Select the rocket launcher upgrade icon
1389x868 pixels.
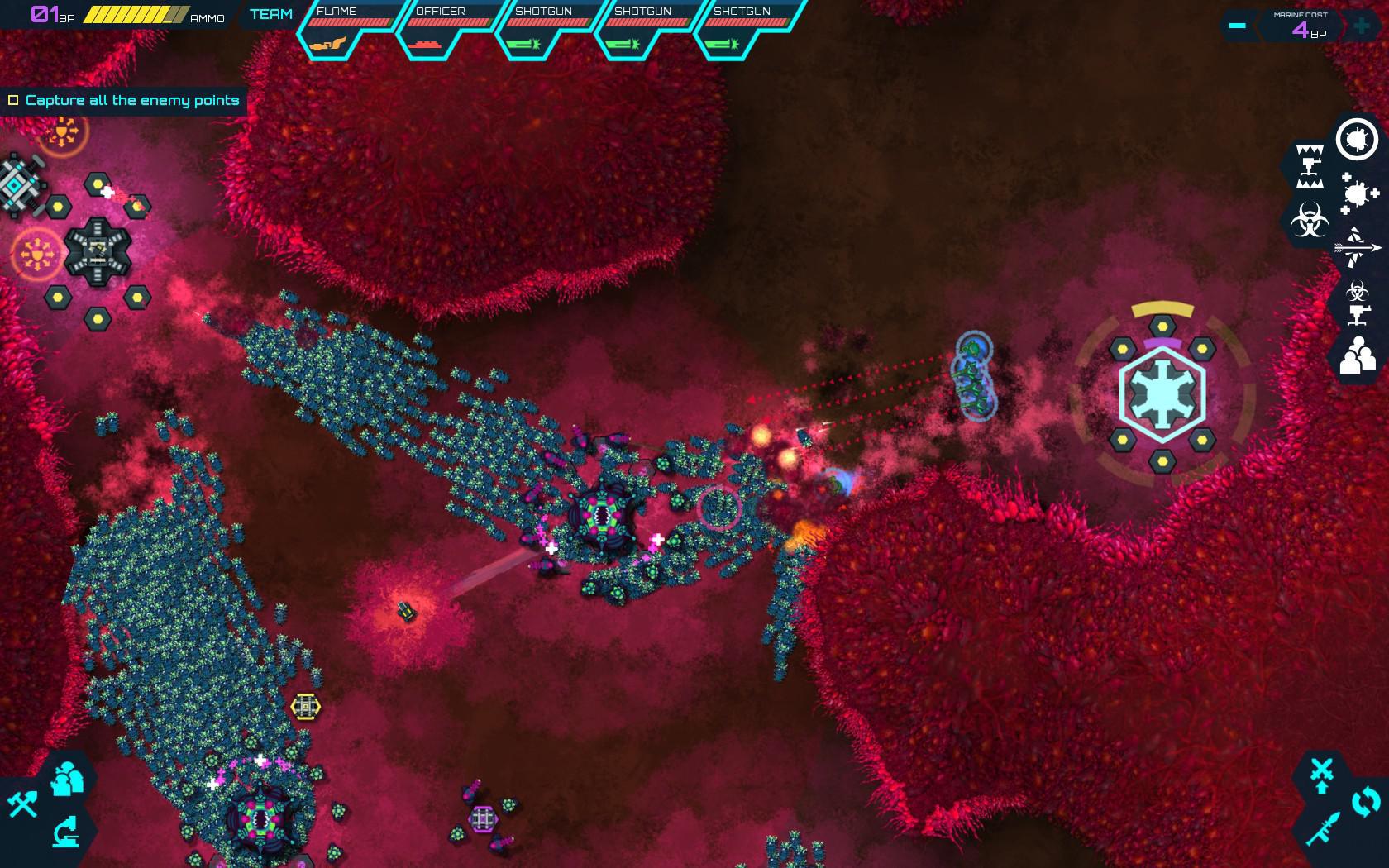pos(1324,827)
